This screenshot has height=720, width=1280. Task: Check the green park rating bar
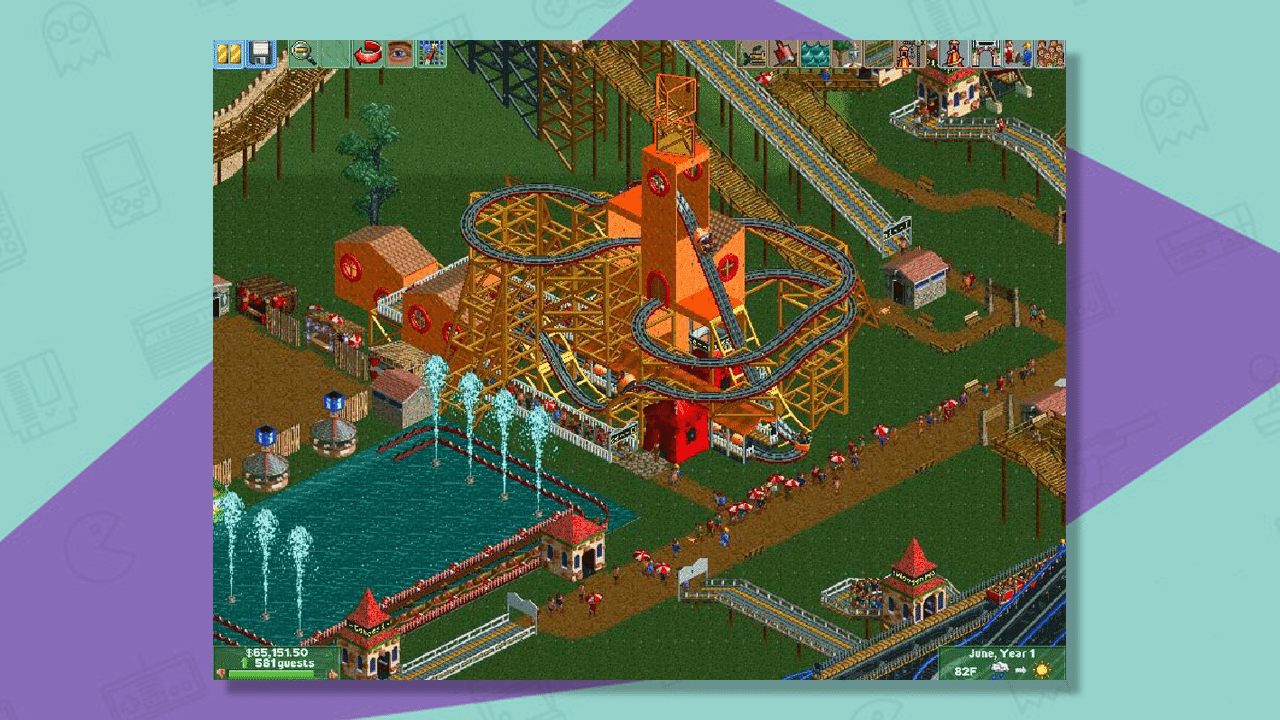click(x=271, y=673)
